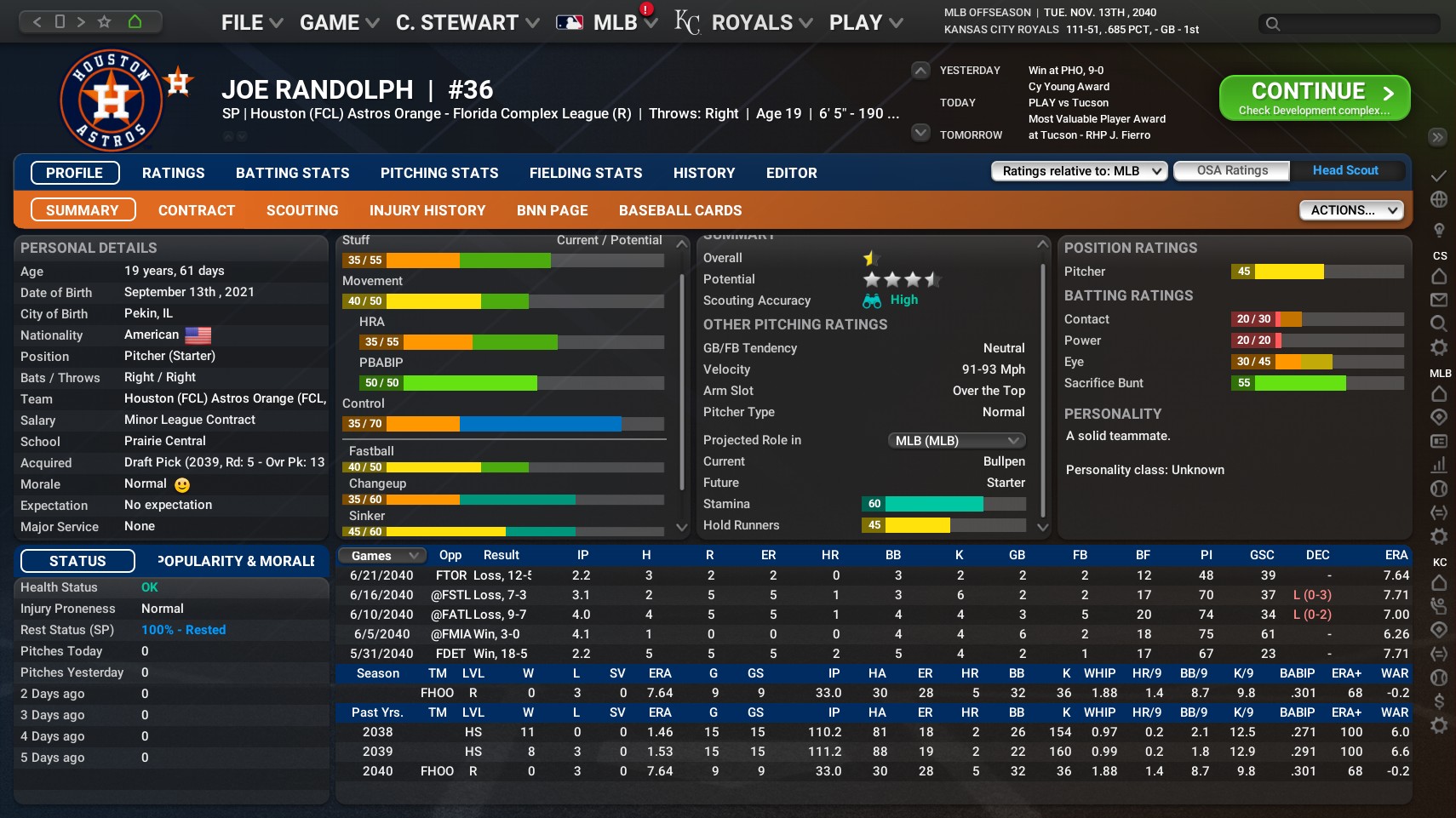Open the league standings icon under MLB

coord(1439,415)
